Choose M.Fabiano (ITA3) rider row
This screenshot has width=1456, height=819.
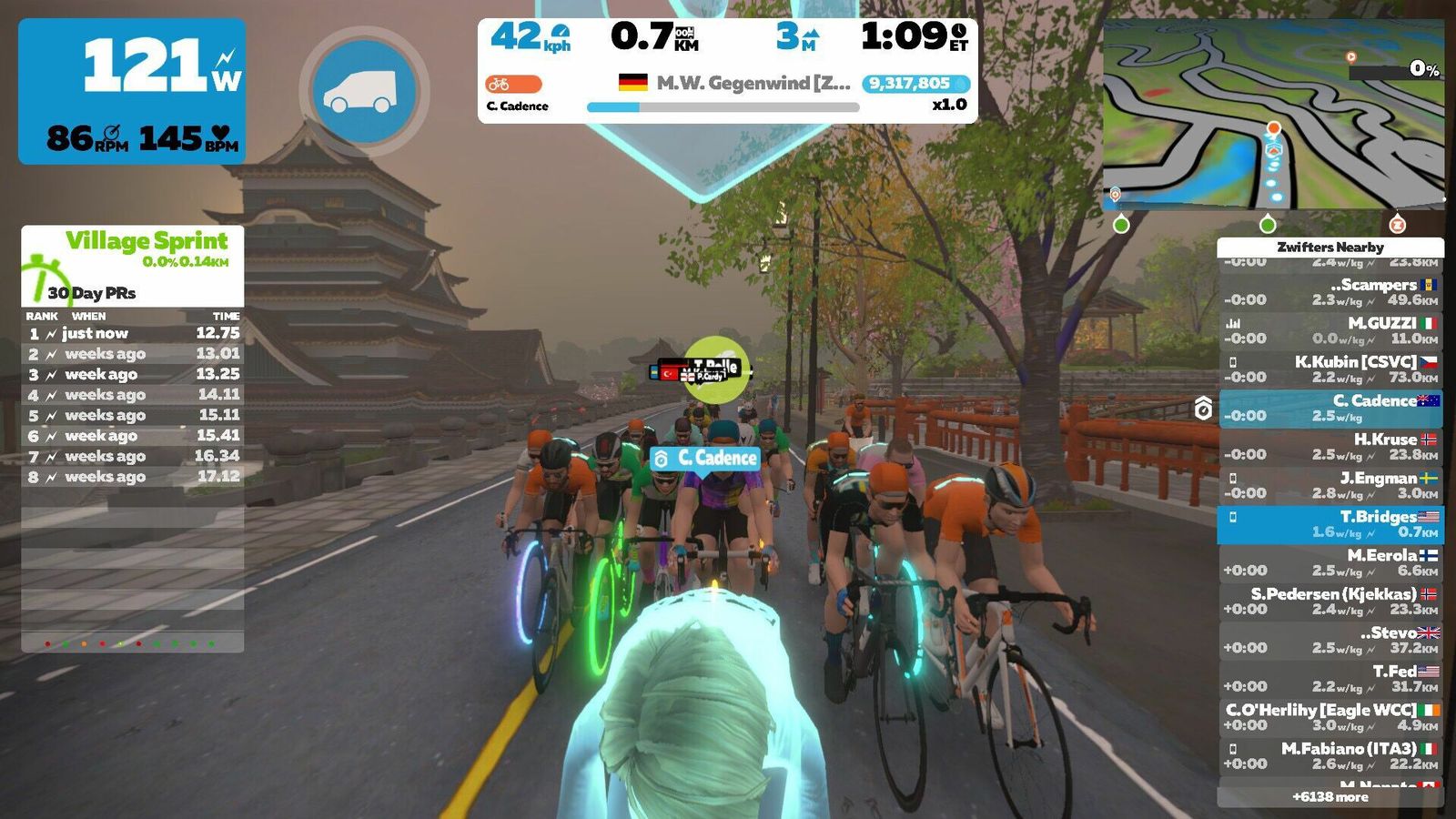coord(1330,756)
